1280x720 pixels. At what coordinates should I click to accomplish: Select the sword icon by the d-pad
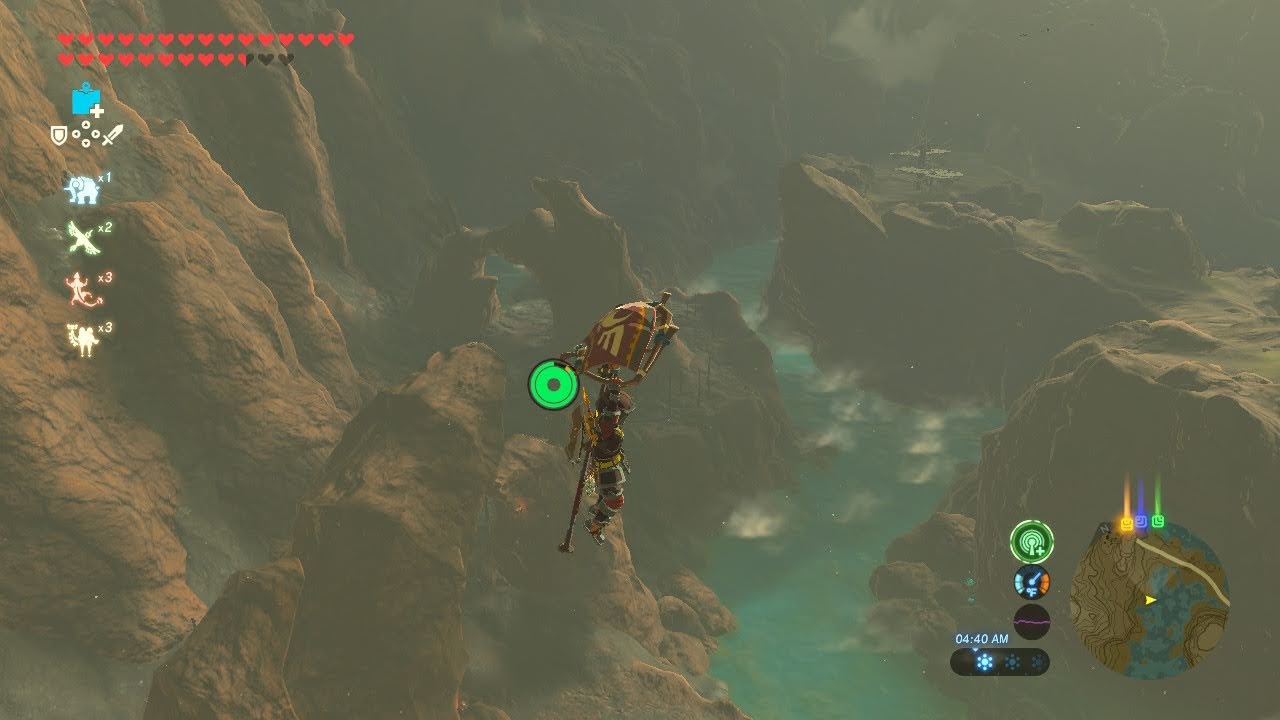click(x=112, y=134)
